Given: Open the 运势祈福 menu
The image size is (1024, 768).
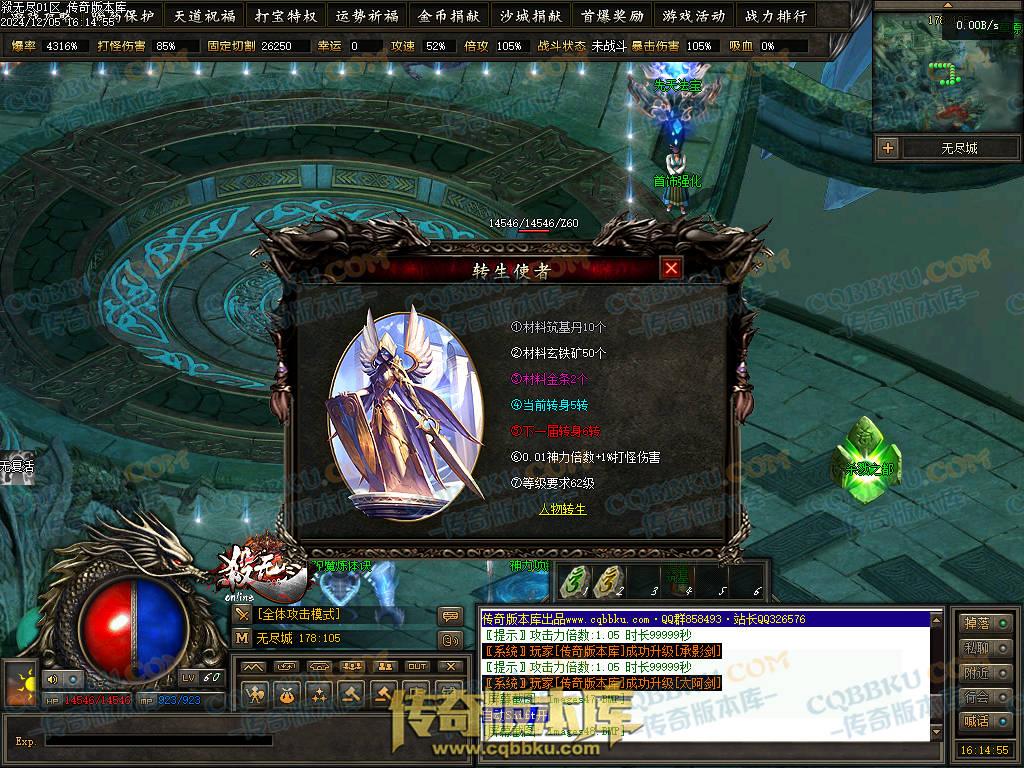Looking at the screenshot, I should [367, 16].
